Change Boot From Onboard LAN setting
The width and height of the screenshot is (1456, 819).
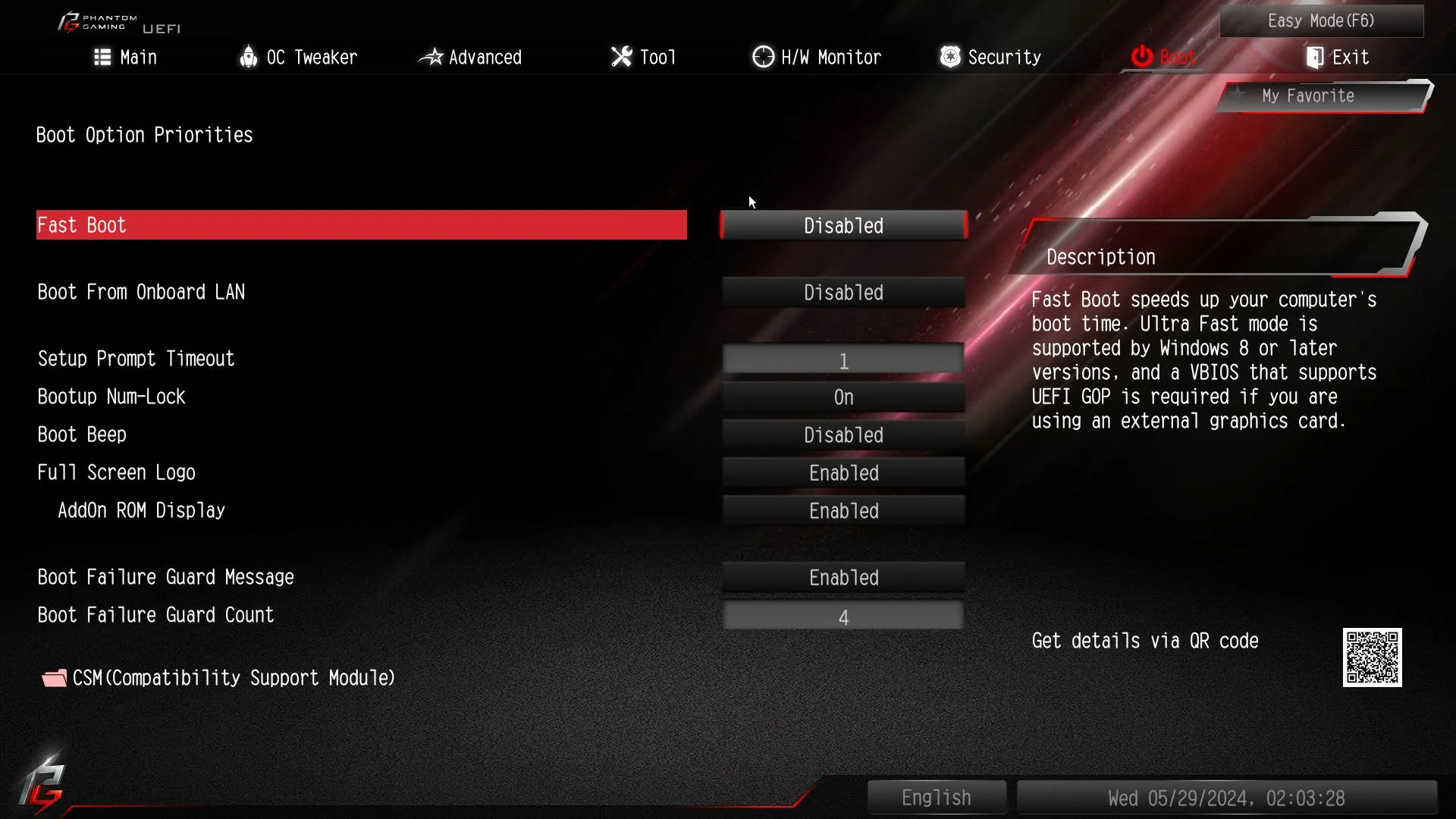[x=843, y=292]
